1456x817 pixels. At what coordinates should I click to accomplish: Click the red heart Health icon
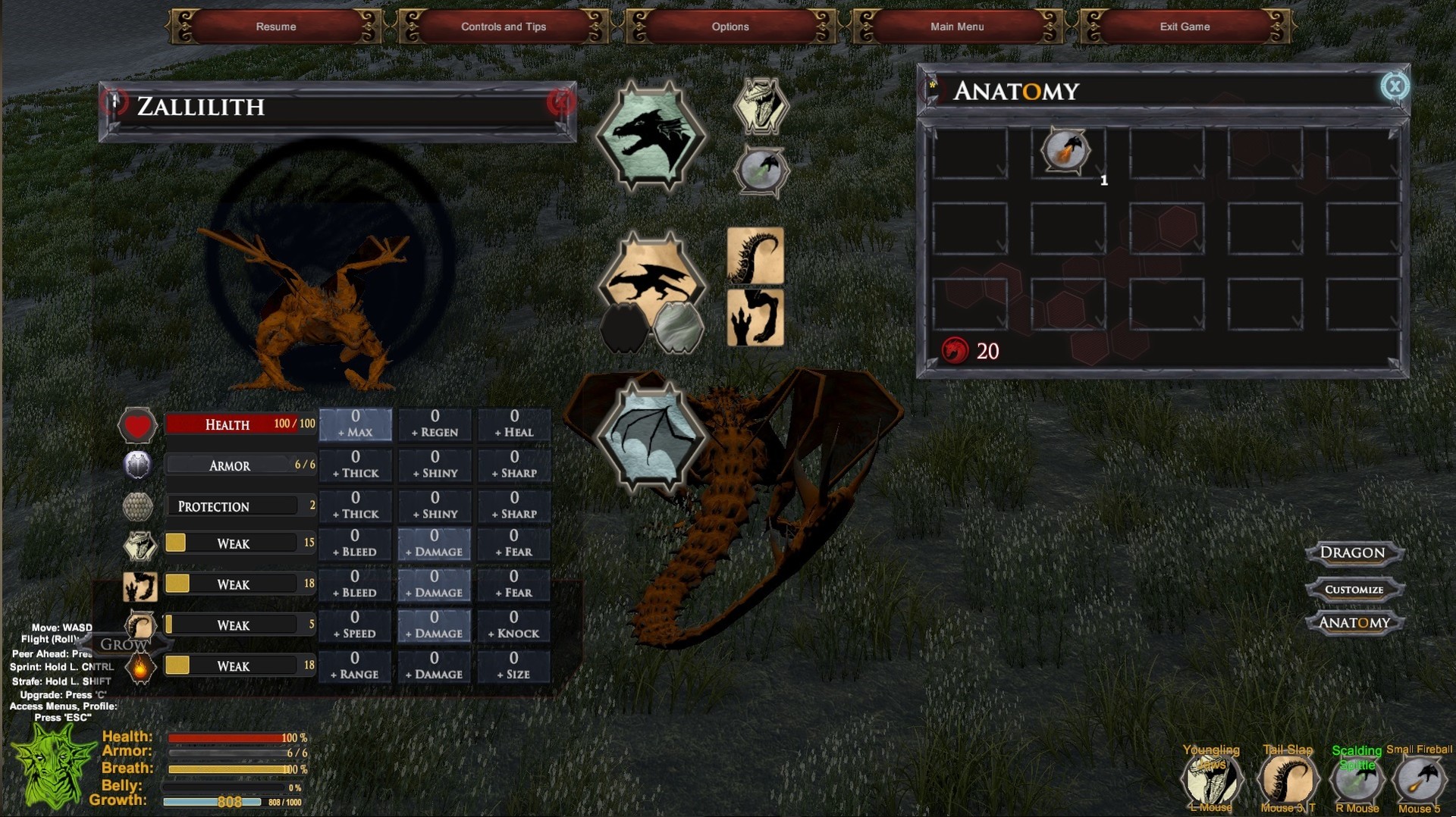(x=137, y=424)
